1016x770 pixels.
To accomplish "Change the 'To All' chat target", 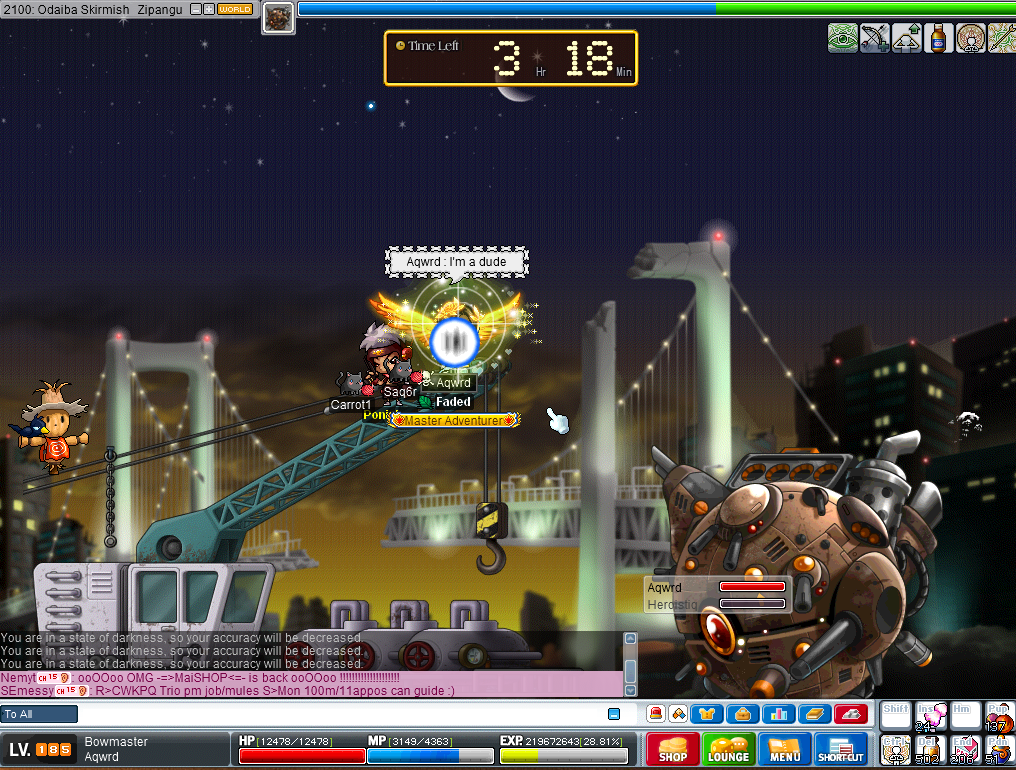I will coord(39,714).
